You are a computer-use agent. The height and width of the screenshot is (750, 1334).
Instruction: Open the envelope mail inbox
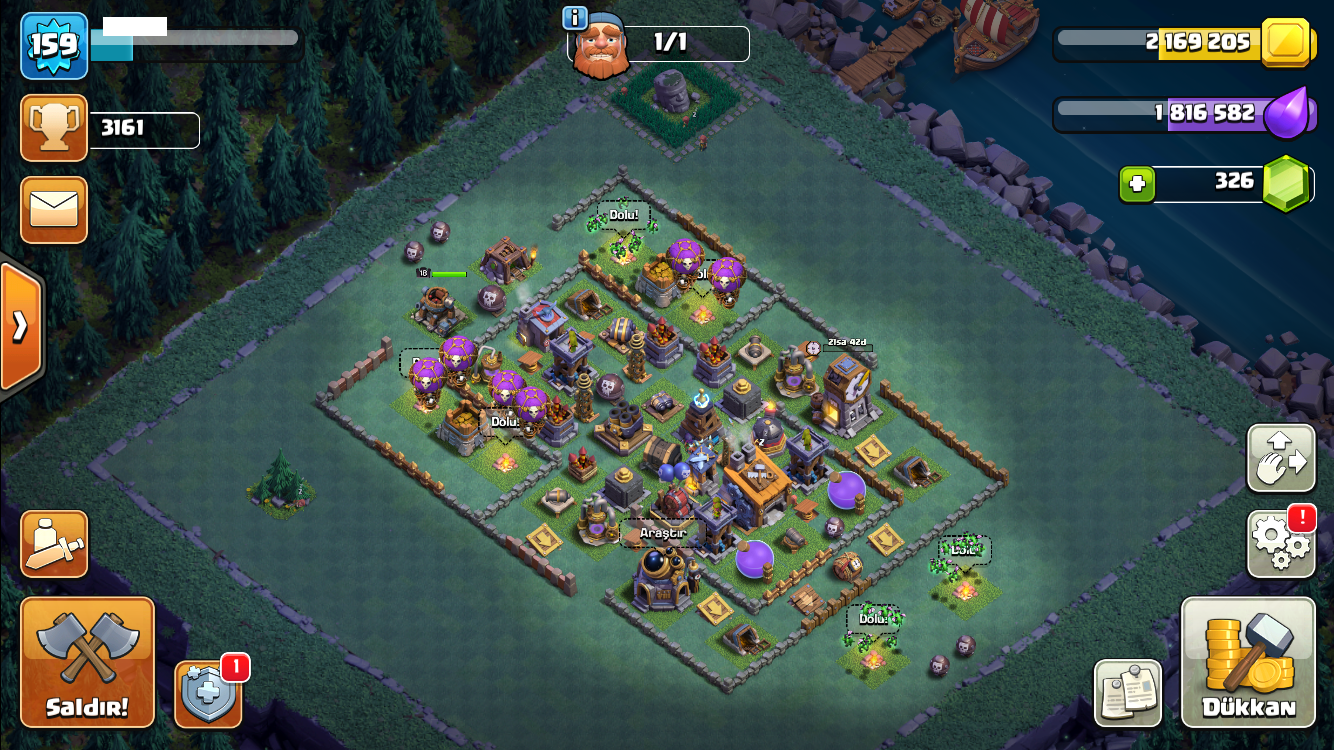click(54, 210)
